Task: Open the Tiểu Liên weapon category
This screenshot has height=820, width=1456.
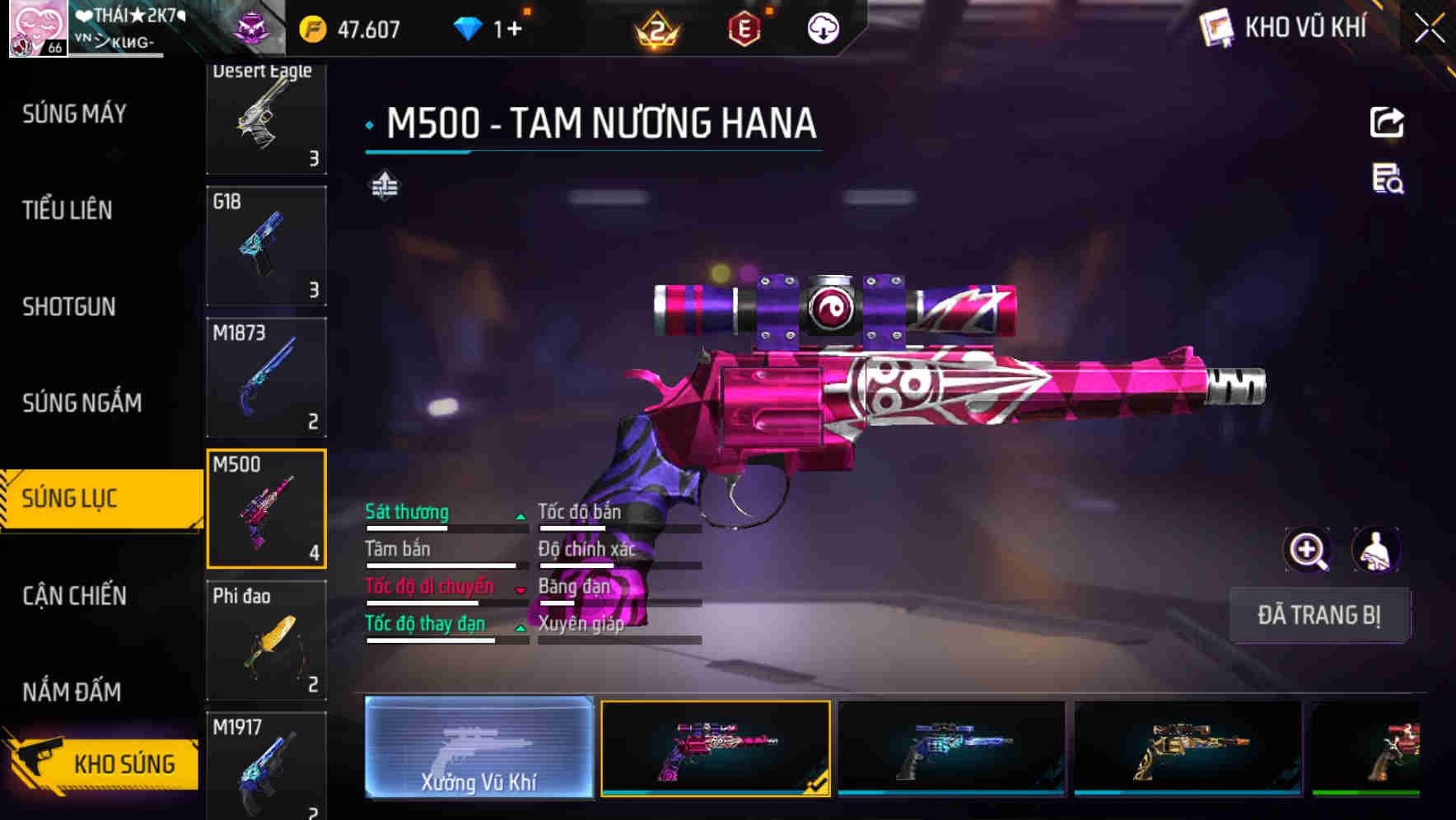Action: [68, 210]
